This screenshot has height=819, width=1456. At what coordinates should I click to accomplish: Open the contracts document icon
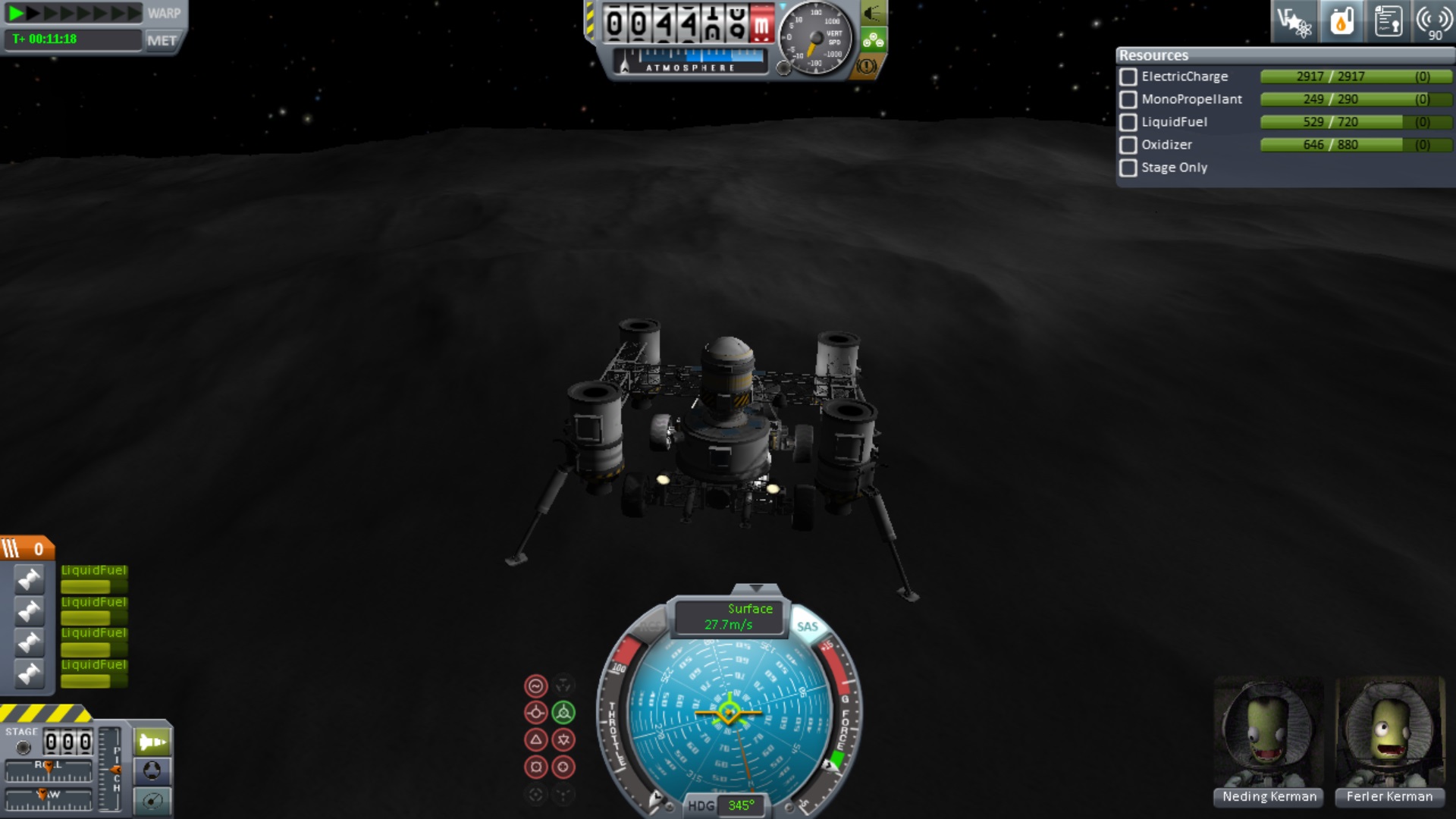[1388, 21]
